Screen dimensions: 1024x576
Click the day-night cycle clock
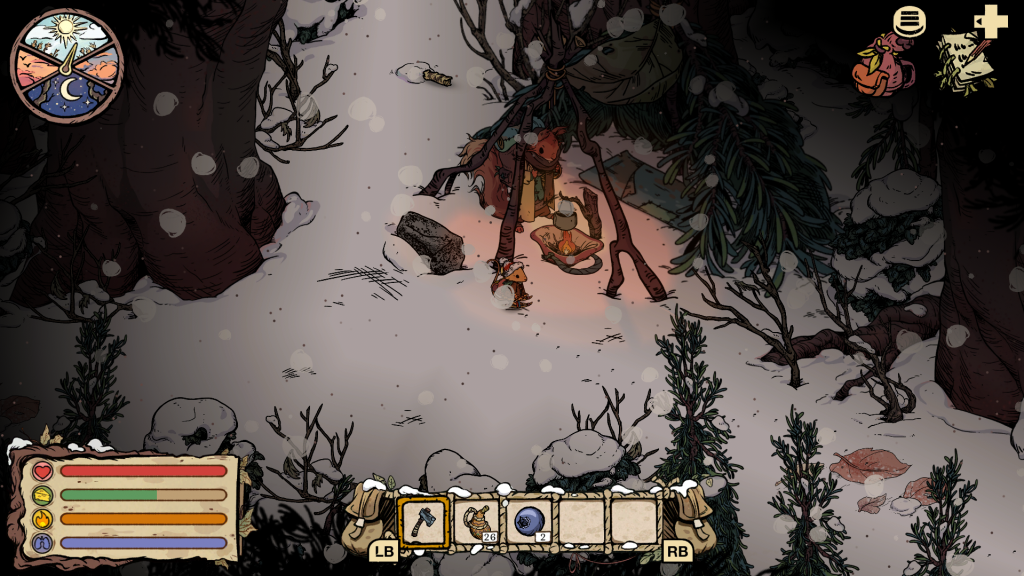[66, 65]
